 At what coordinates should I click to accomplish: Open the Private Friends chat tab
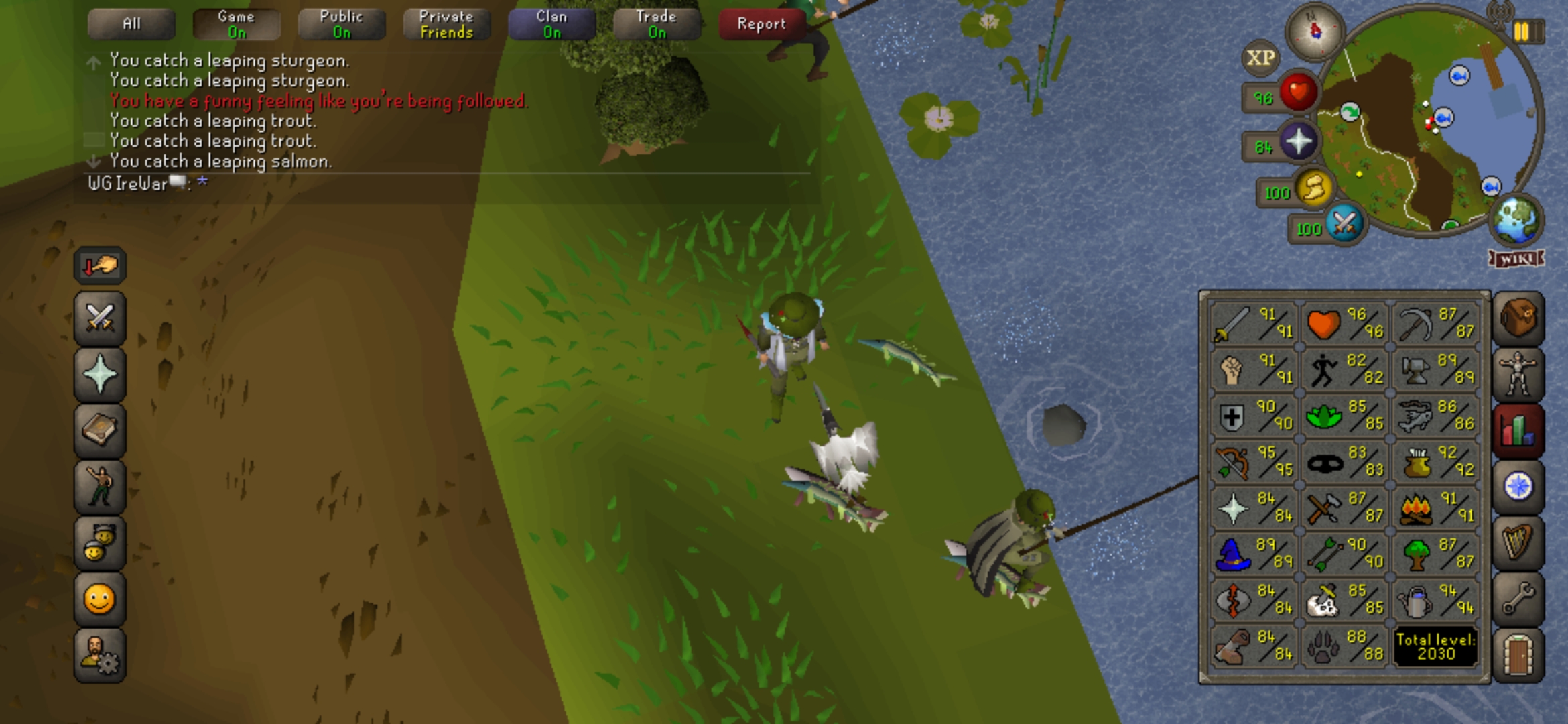446,24
